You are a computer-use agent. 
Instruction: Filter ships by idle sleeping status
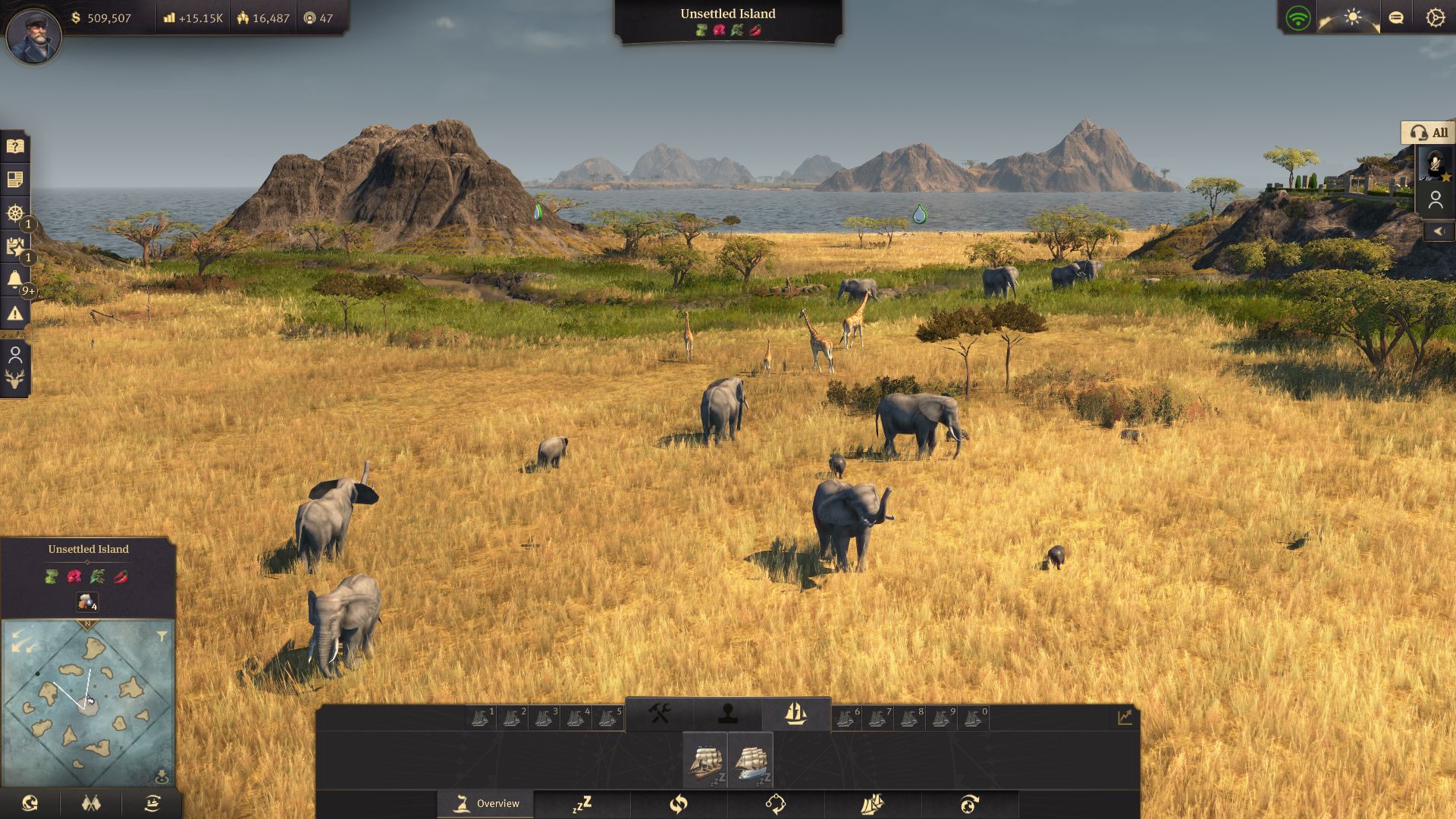pyautogui.click(x=582, y=804)
